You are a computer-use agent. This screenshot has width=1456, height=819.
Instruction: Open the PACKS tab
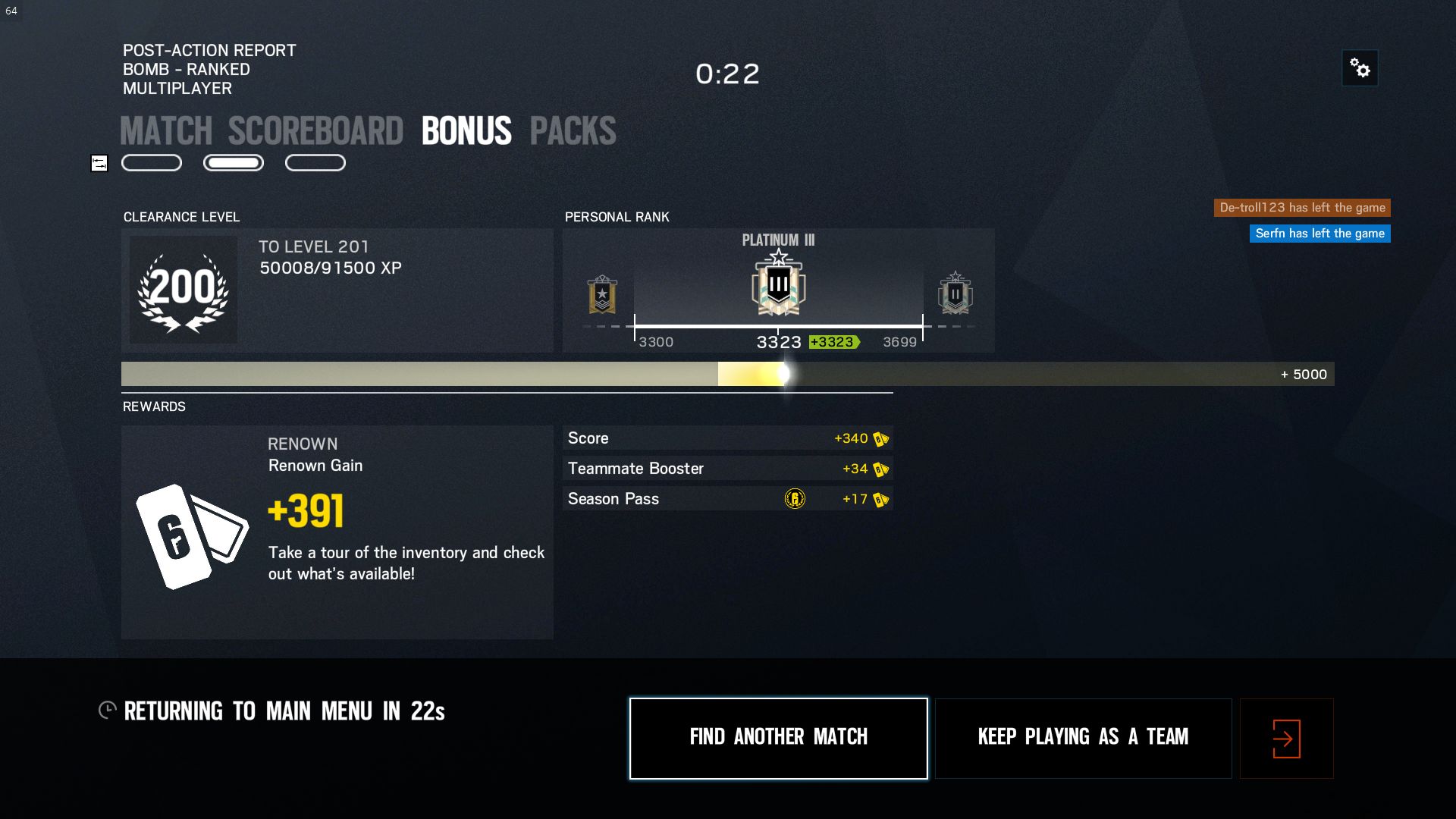tap(573, 130)
